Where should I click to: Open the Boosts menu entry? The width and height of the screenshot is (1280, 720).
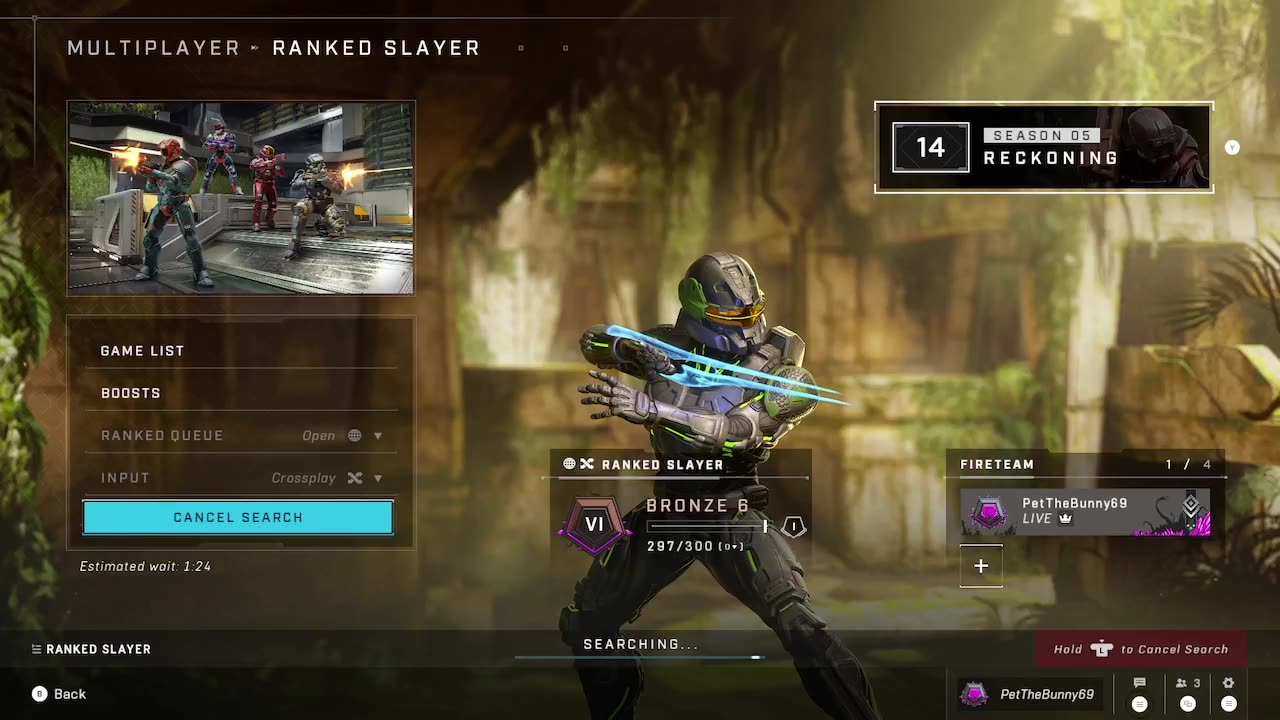pyautogui.click(x=131, y=393)
